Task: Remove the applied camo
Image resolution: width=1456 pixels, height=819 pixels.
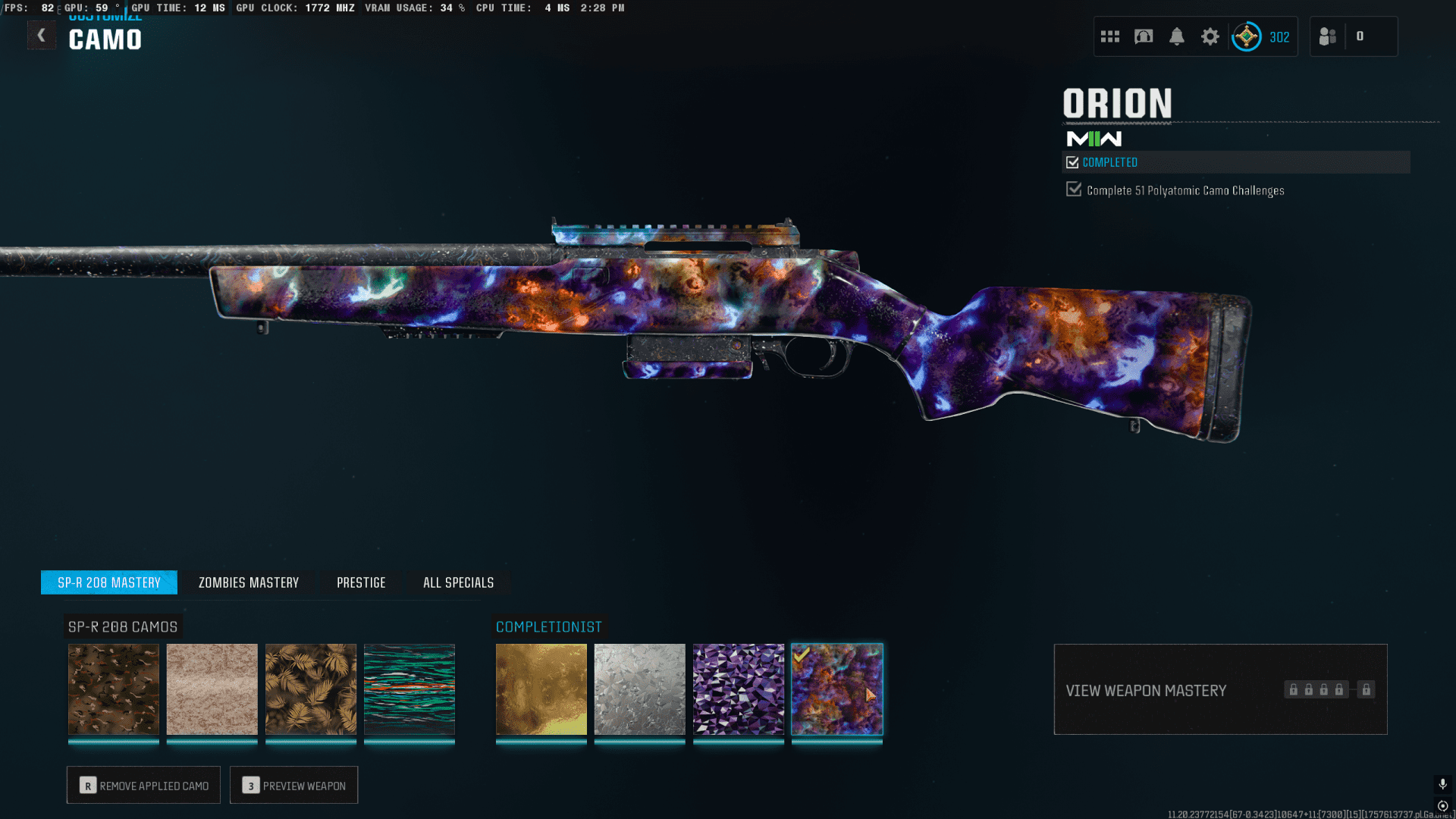Action: (x=143, y=785)
